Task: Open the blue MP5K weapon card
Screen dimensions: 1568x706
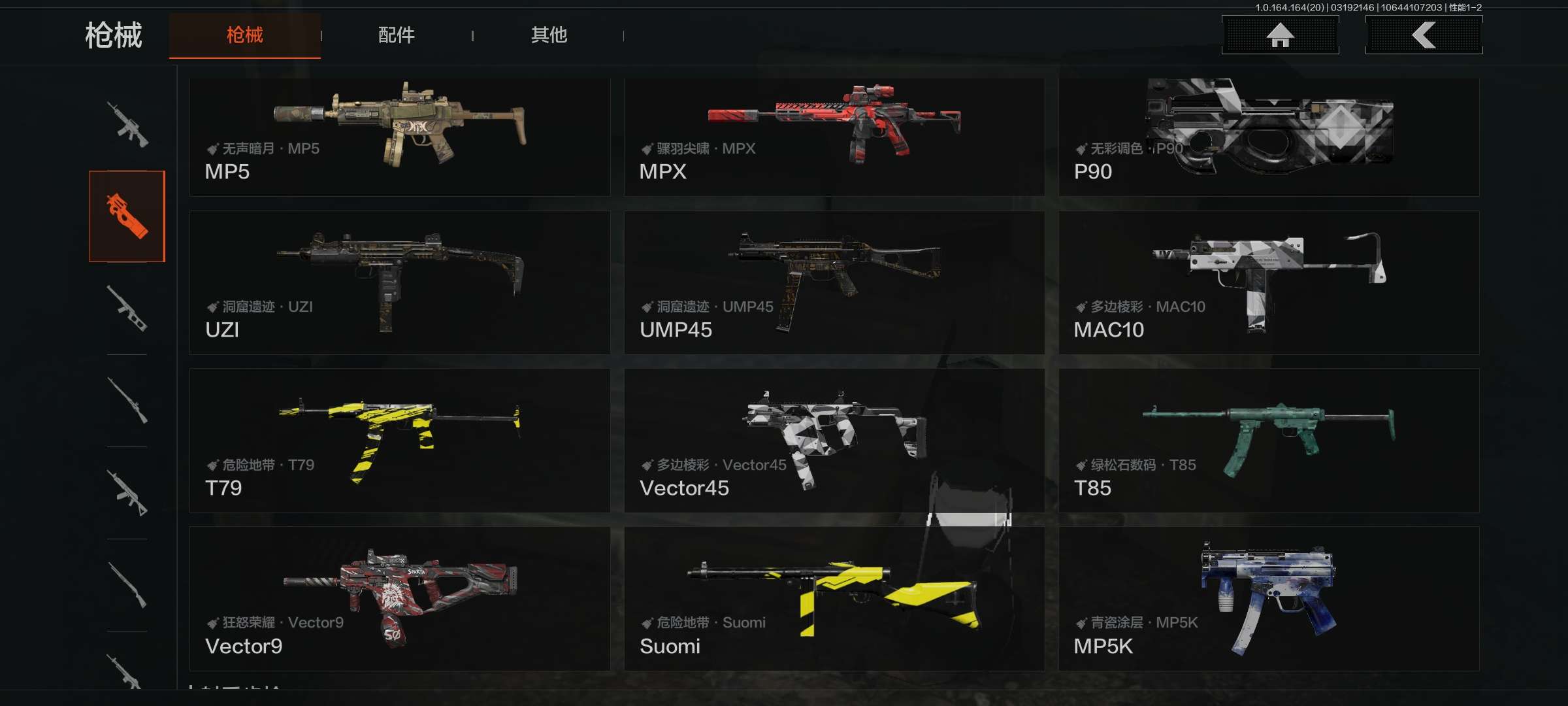Action: (x=1268, y=599)
